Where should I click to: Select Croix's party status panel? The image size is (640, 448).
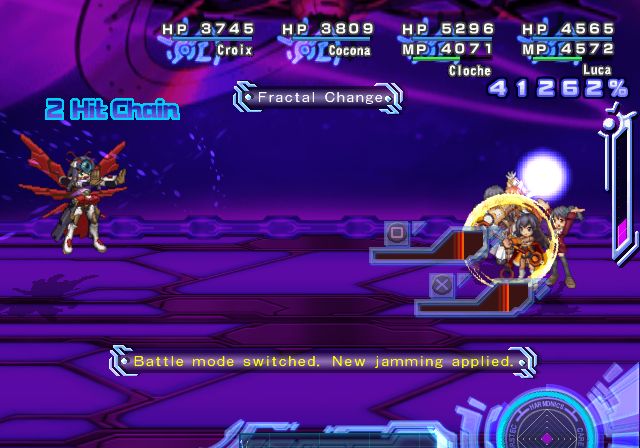point(208,39)
